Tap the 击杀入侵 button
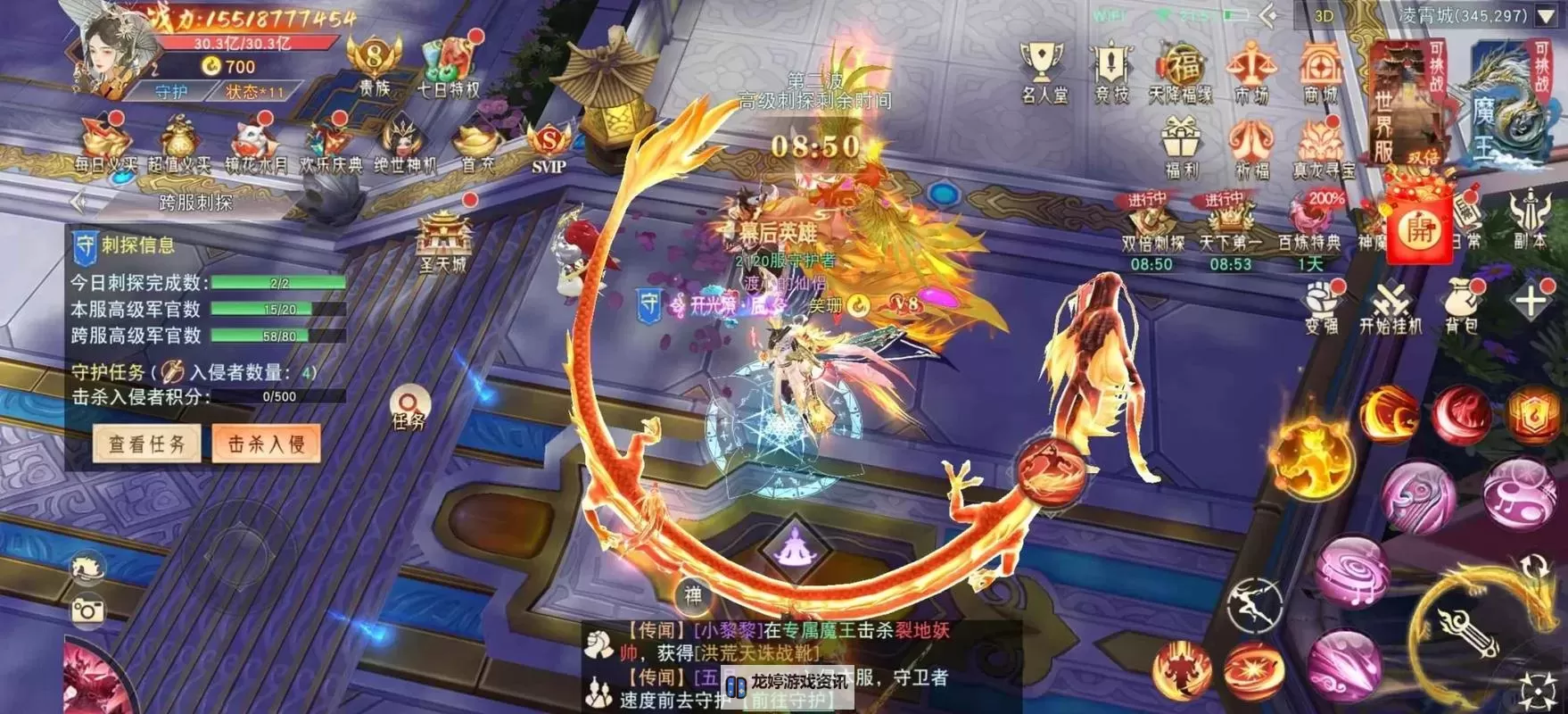Screen dimensions: 1568x714 coord(266,444)
